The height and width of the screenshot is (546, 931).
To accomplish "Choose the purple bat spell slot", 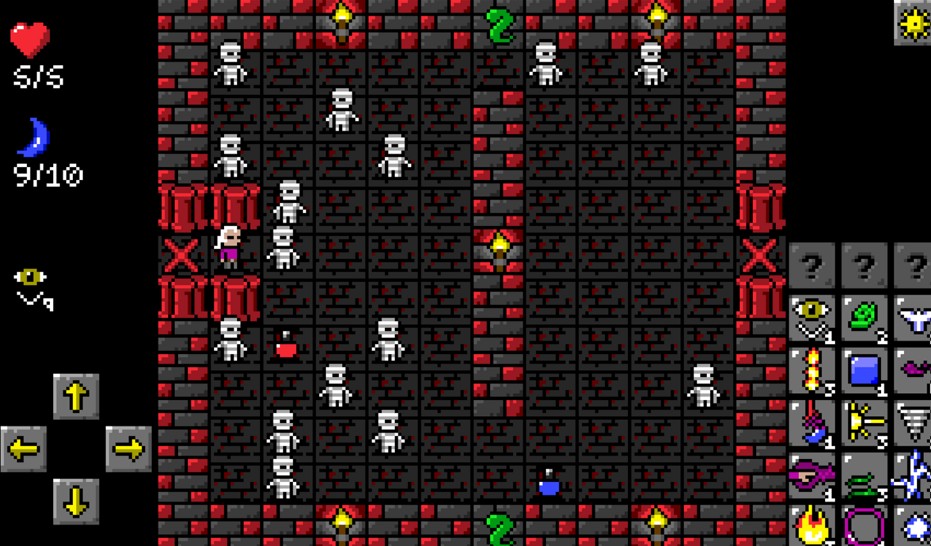I will coord(914,371).
